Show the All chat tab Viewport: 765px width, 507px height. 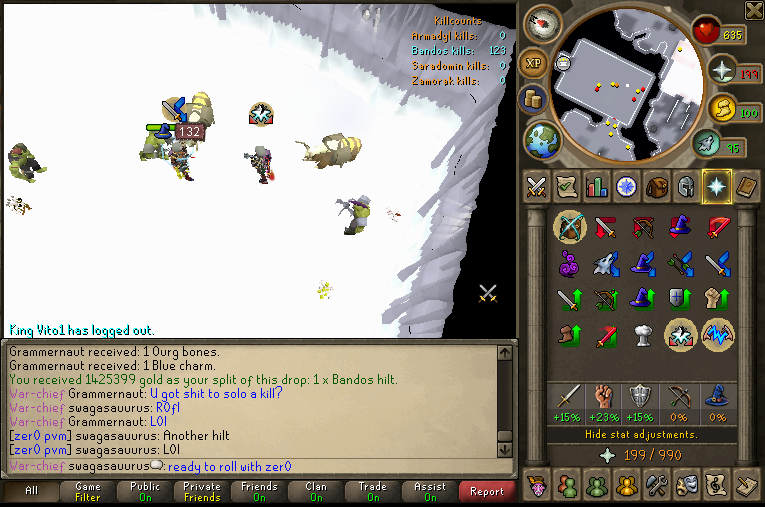(31, 491)
